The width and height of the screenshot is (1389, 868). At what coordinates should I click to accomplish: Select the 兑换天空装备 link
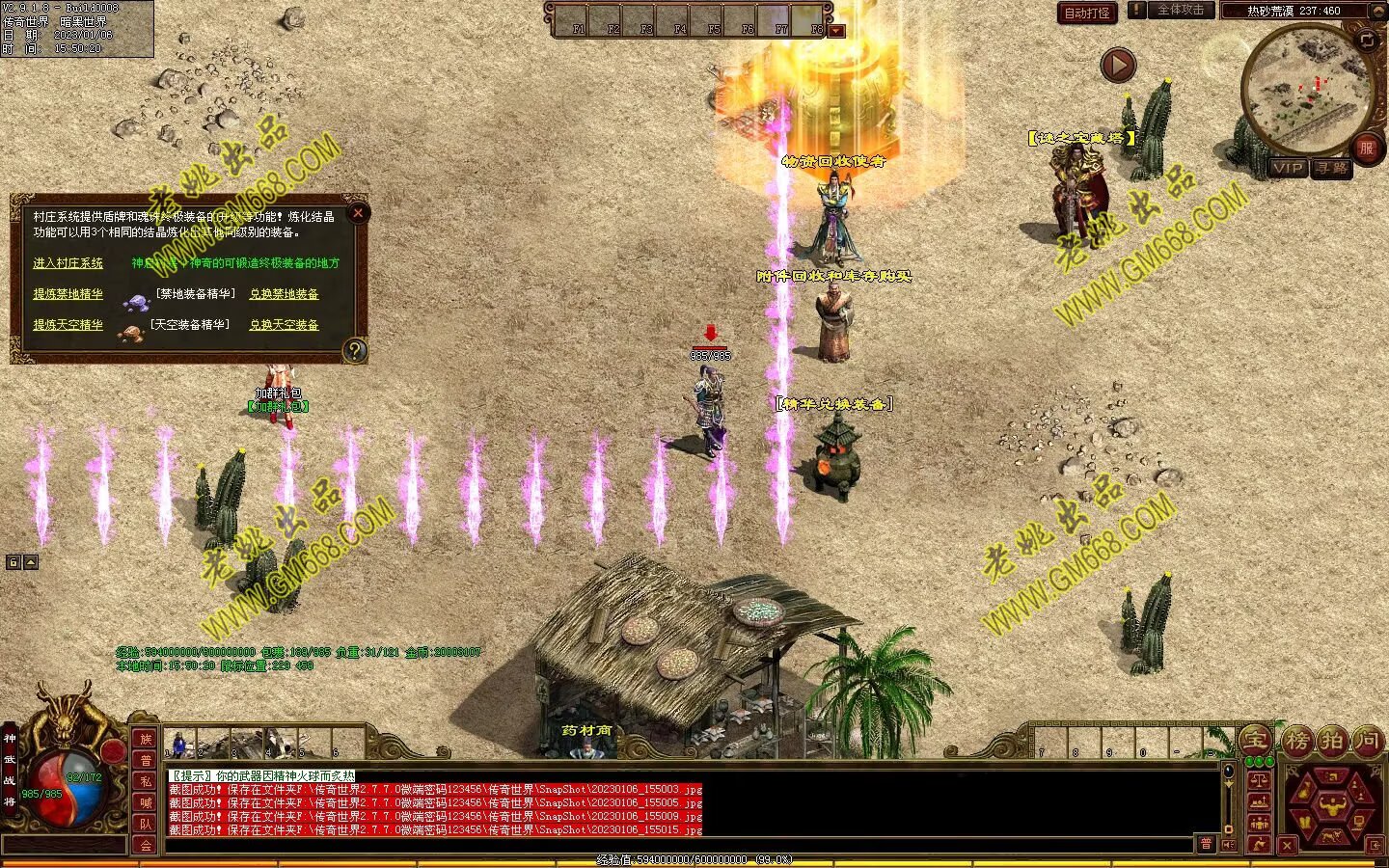tap(284, 325)
